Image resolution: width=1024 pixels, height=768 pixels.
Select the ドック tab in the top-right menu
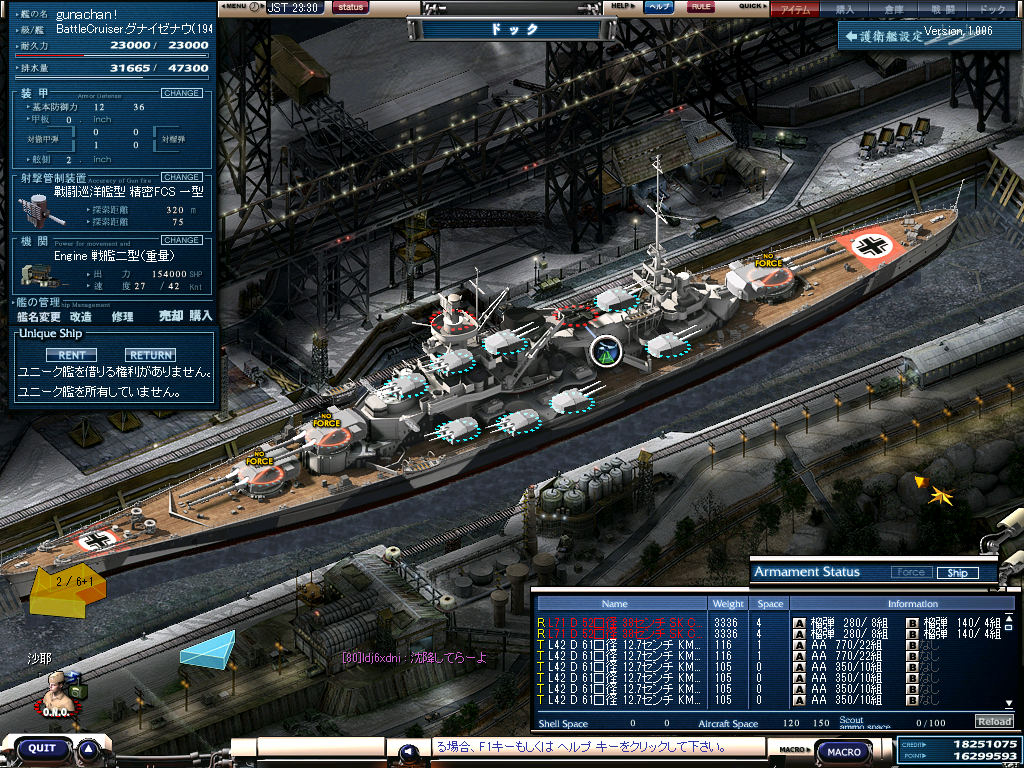pyautogui.click(x=992, y=9)
